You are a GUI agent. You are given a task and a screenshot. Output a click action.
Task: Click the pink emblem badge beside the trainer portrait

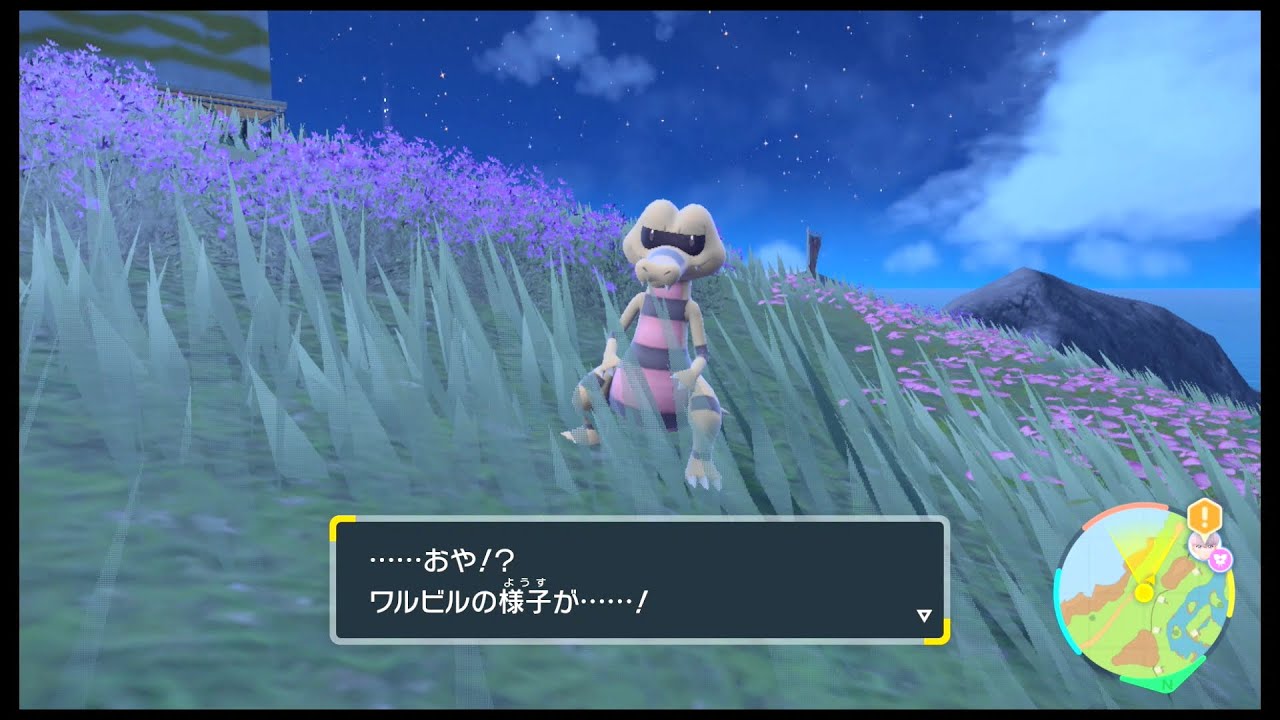[1220, 558]
